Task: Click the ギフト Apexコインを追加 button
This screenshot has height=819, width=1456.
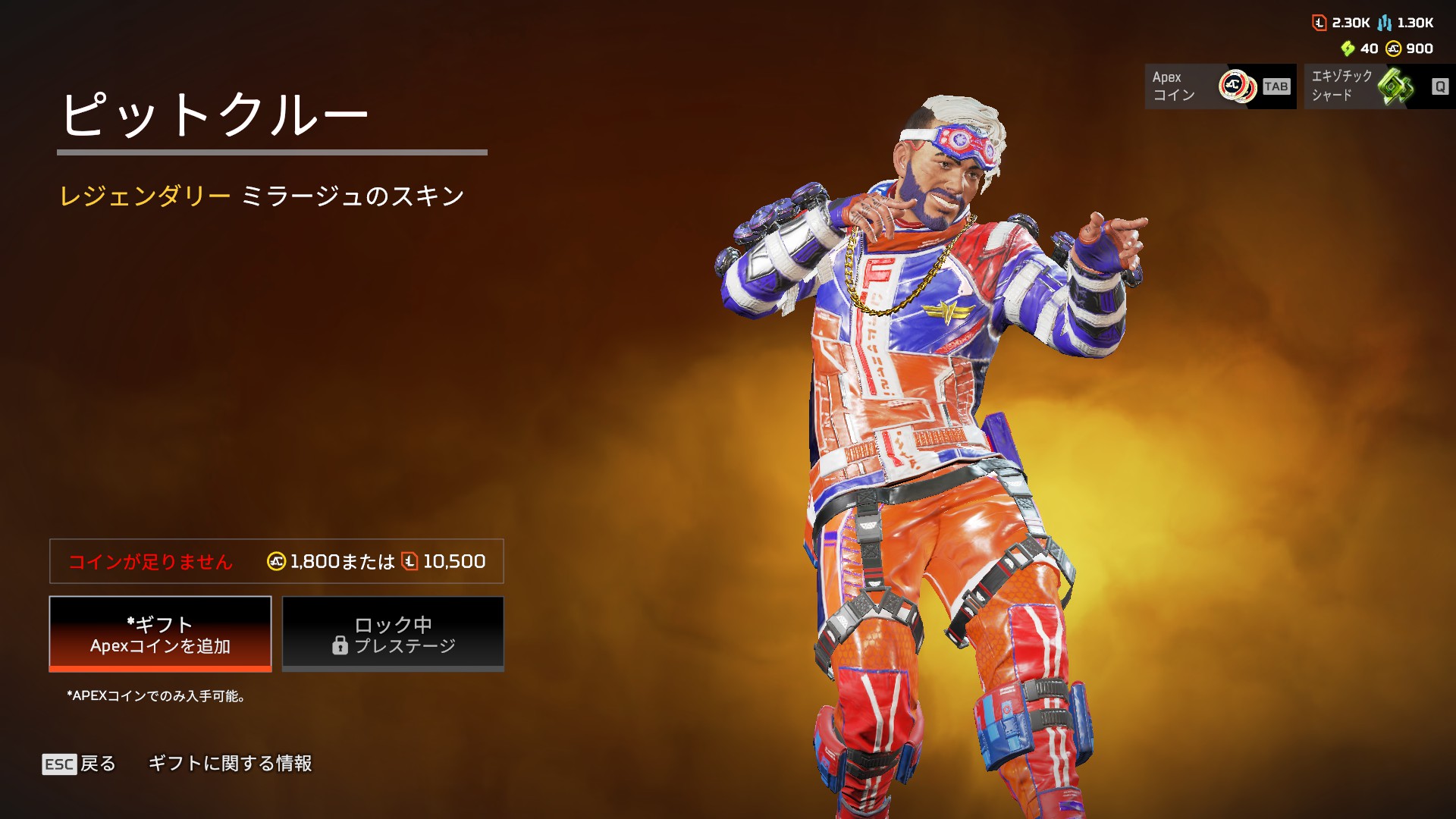Action: (160, 634)
